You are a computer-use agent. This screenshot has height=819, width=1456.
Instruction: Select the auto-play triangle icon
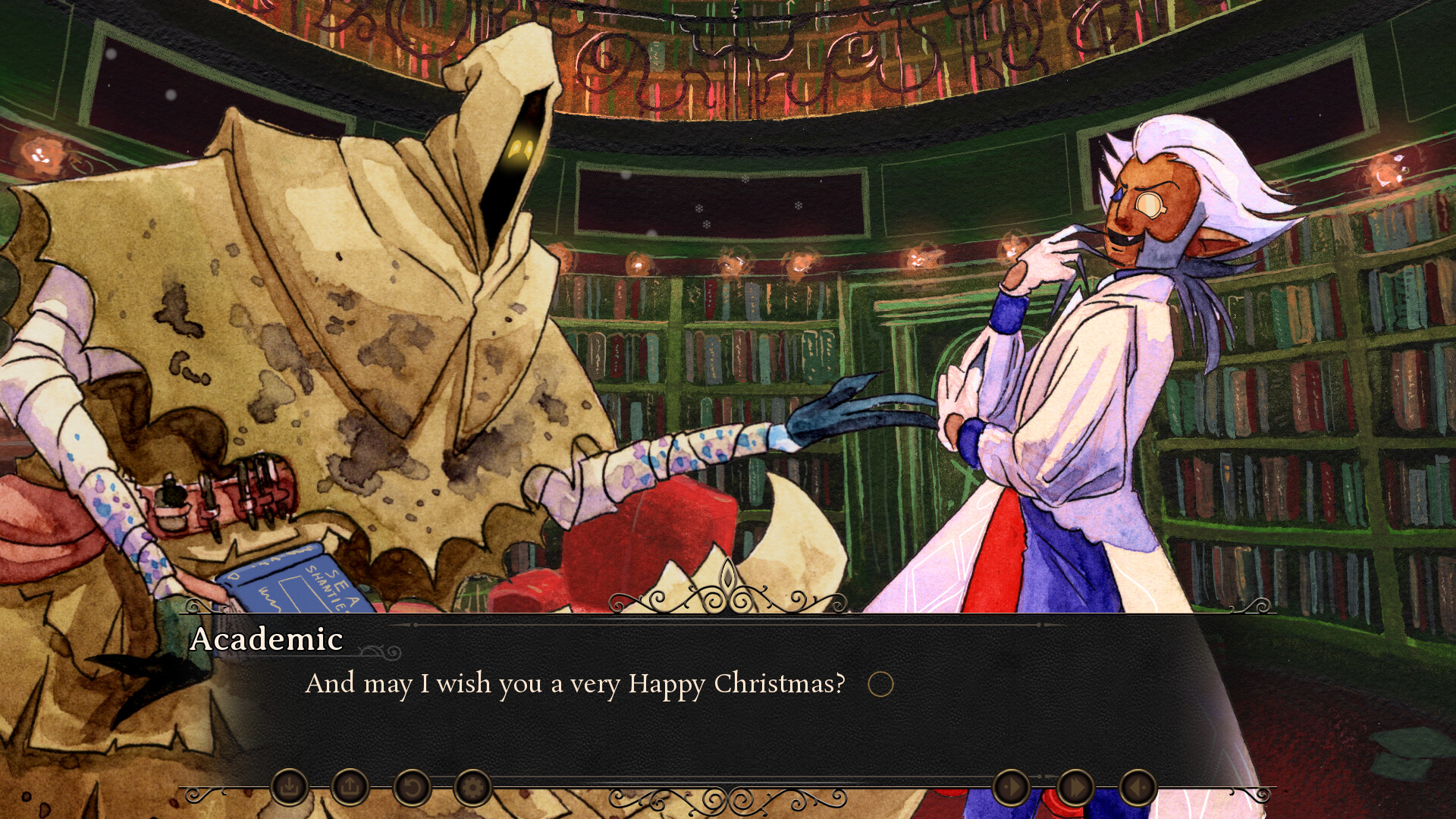(1011, 789)
